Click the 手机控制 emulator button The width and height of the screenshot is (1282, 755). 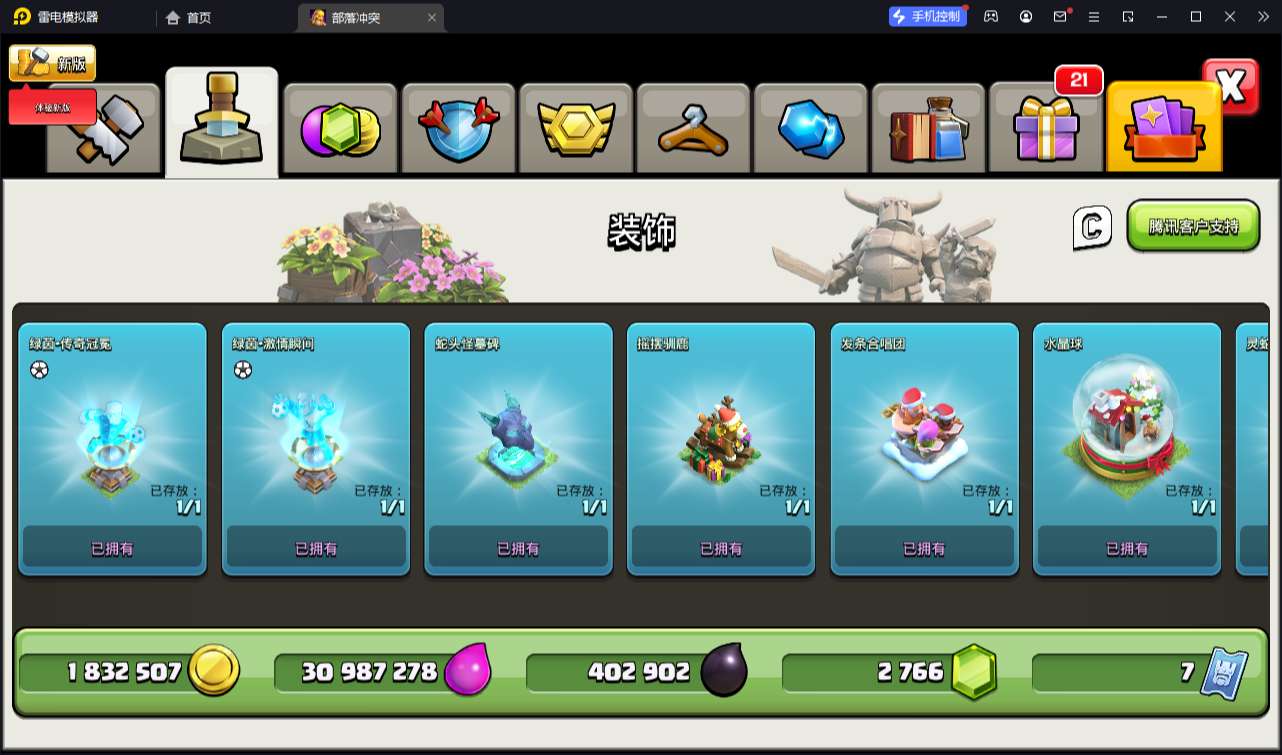pos(928,16)
